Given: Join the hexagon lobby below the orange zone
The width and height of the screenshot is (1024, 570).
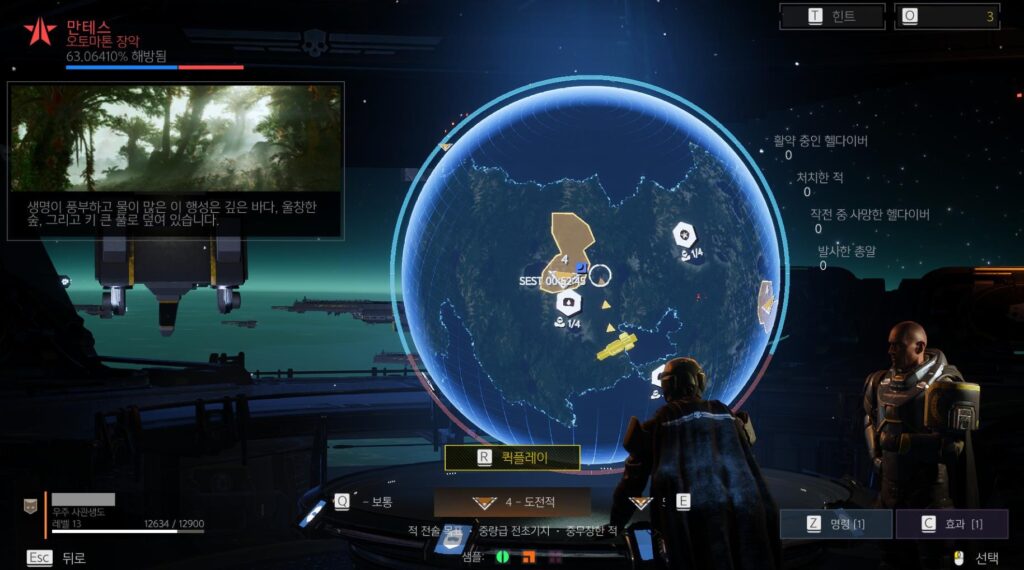Looking at the screenshot, I should click(x=569, y=301).
